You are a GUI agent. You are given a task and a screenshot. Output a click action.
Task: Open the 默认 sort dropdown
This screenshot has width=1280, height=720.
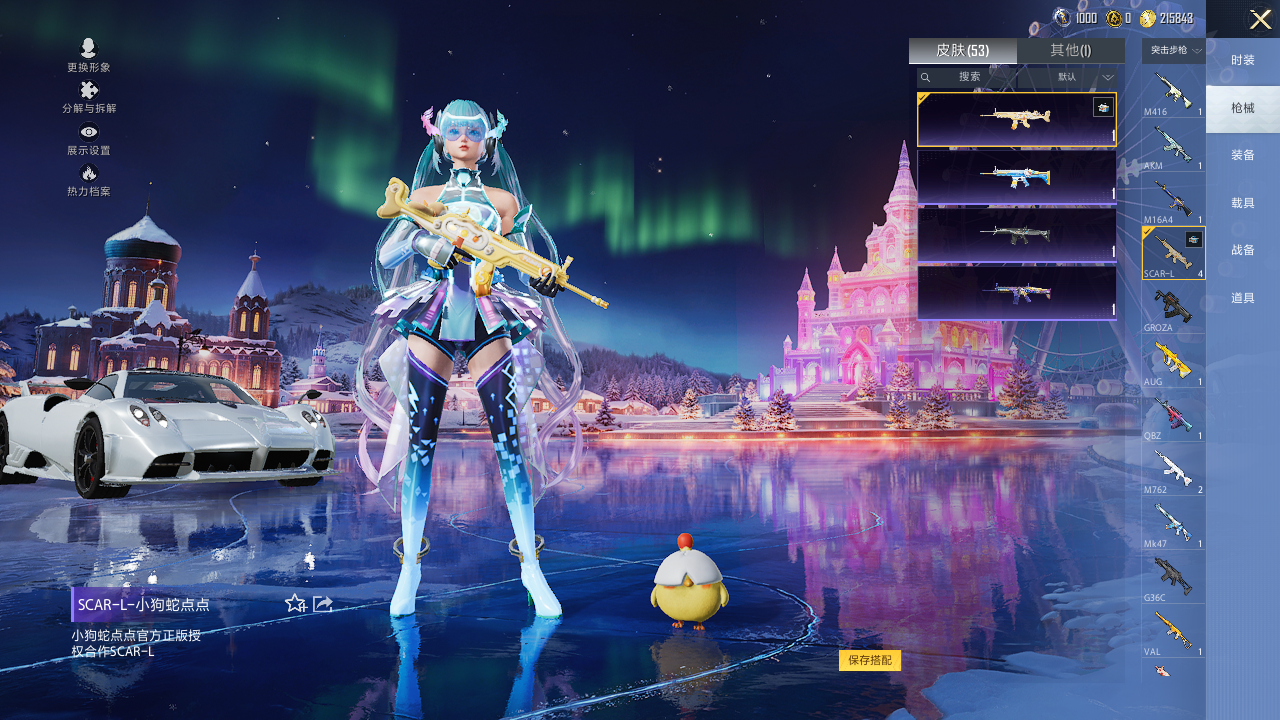(1085, 77)
